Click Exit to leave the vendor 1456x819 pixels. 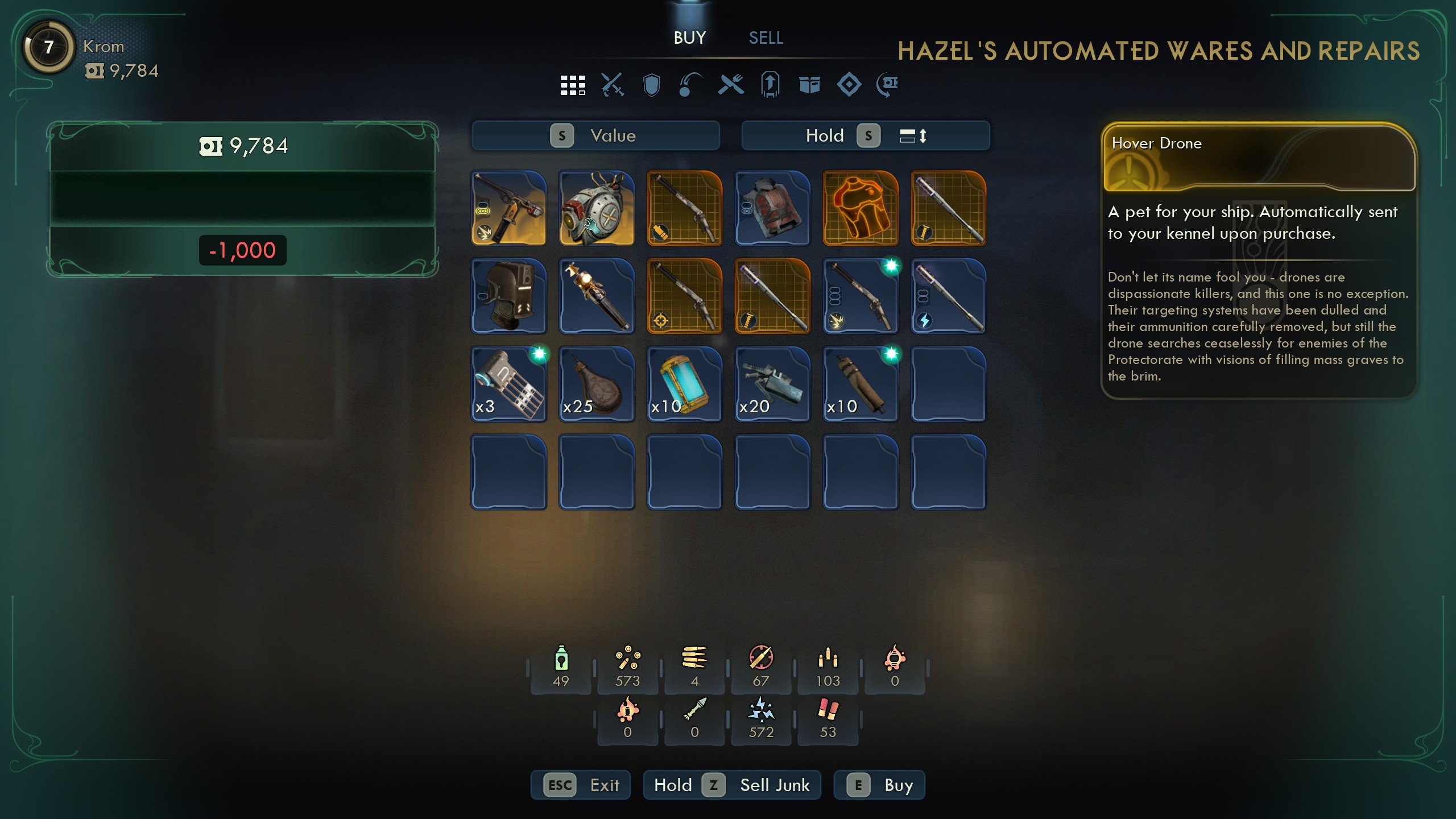point(581,785)
